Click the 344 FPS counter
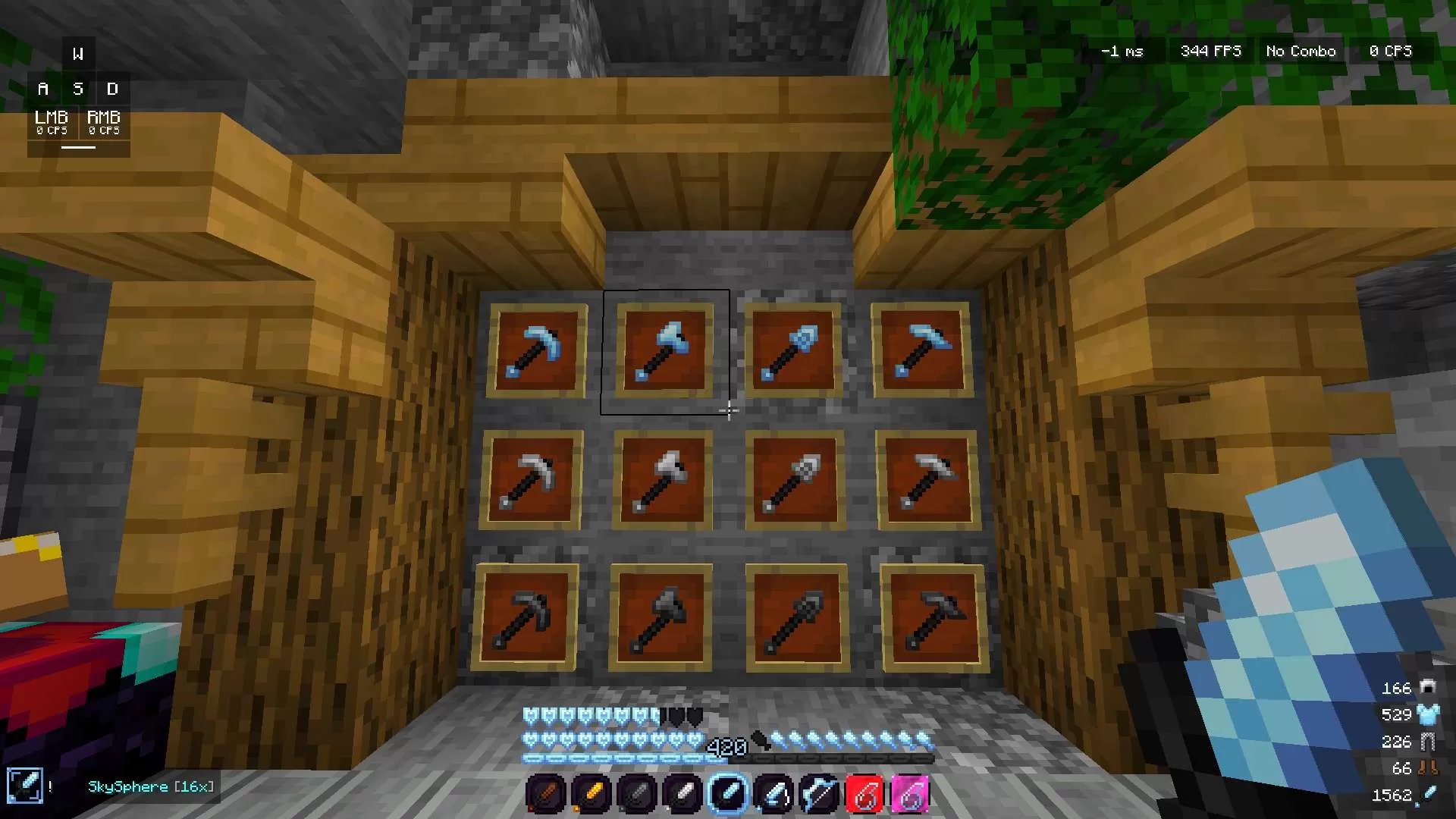Screen dimensions: 1456x819 pyautogui.click(x=1210, y=51)
